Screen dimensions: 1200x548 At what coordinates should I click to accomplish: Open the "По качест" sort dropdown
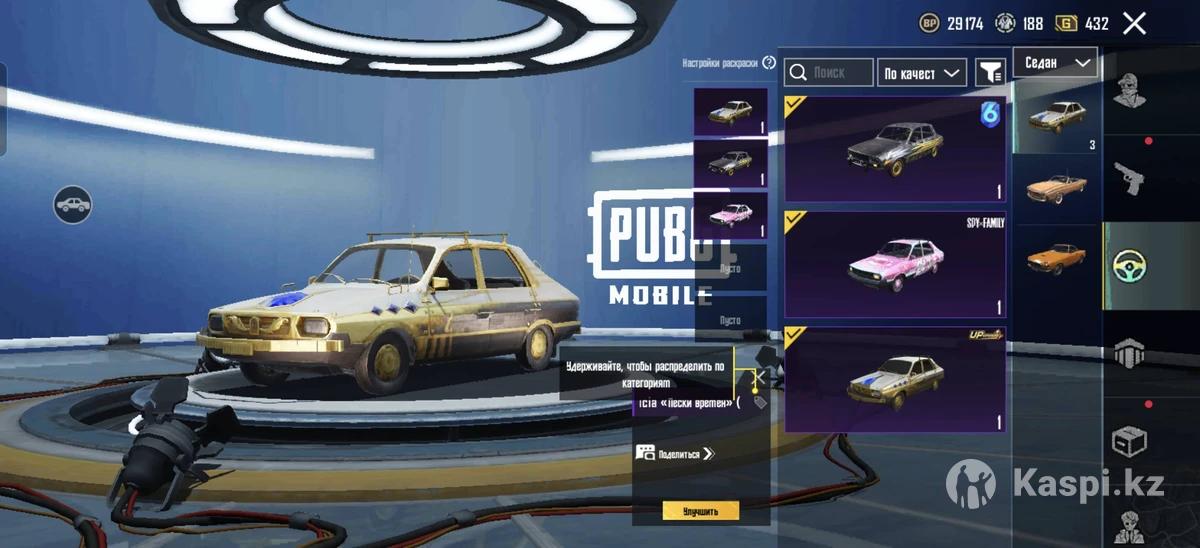click(x=921, y=72)
